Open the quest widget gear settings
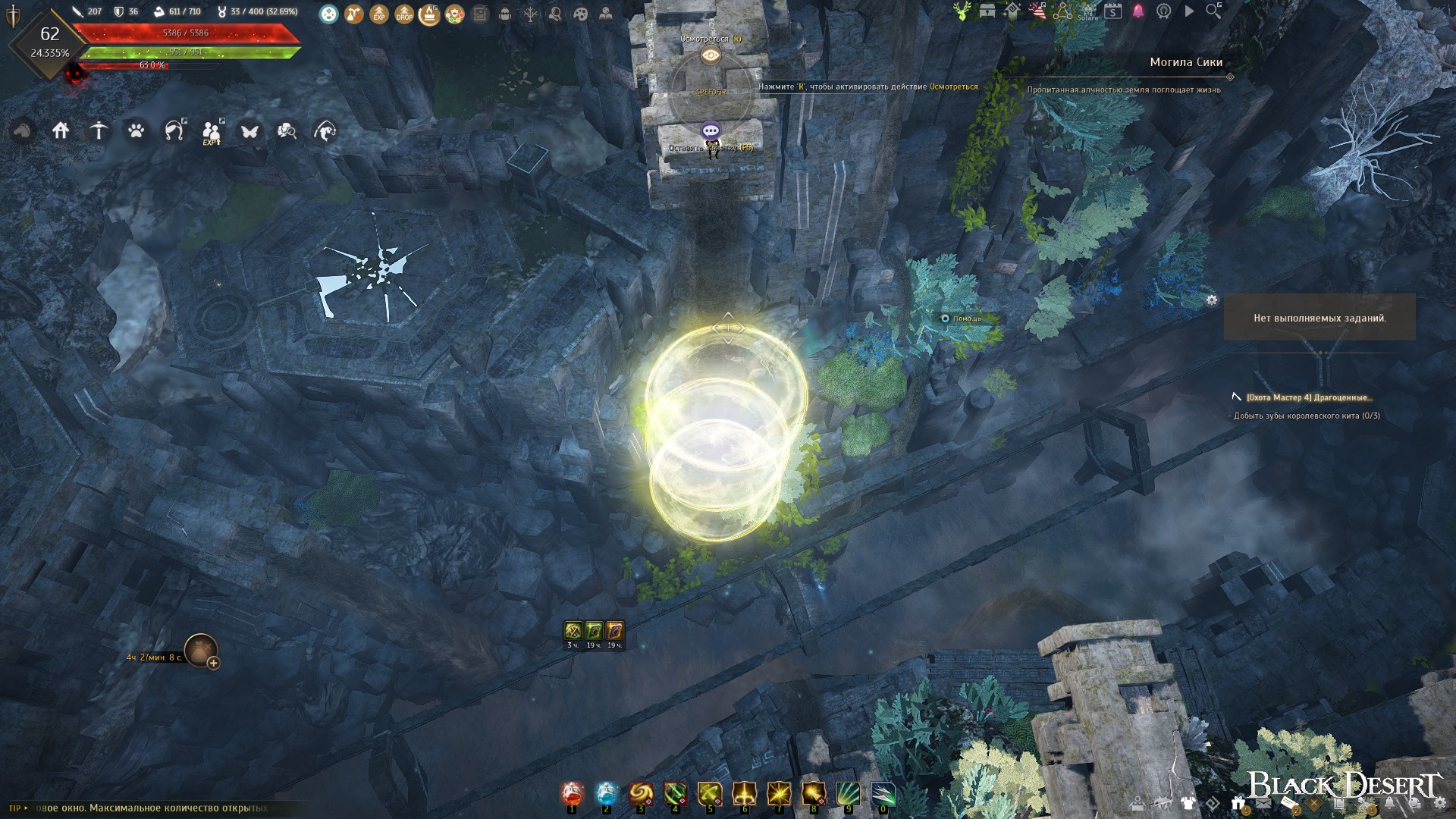Image resolution: width=1456 pixels, height=819 pixels. (1212, 300)
